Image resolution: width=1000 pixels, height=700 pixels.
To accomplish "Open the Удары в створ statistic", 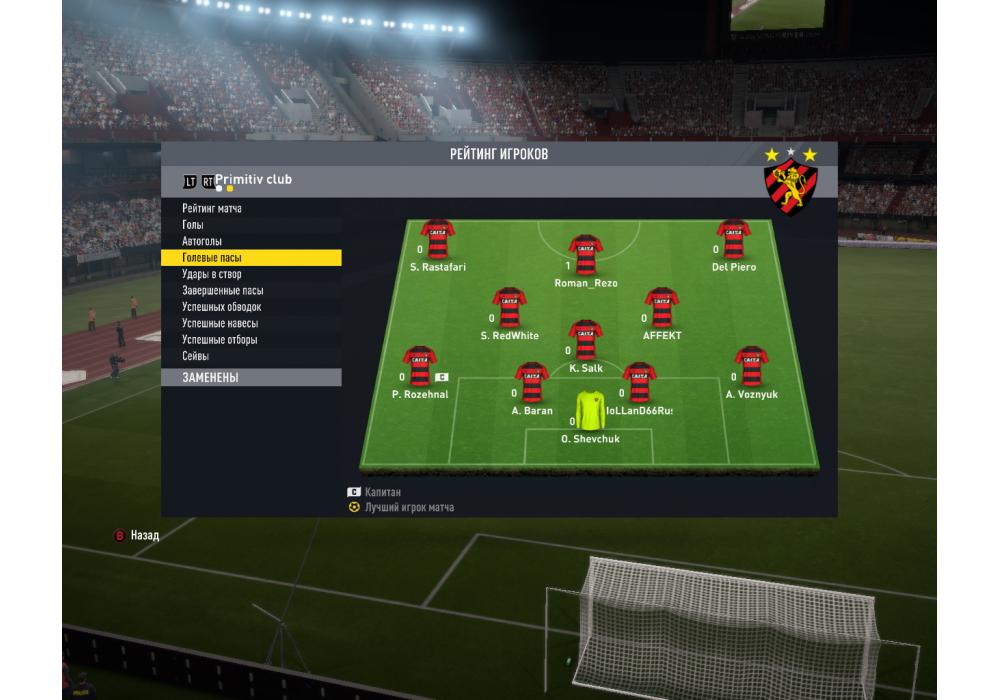I will tap(211, 274).
